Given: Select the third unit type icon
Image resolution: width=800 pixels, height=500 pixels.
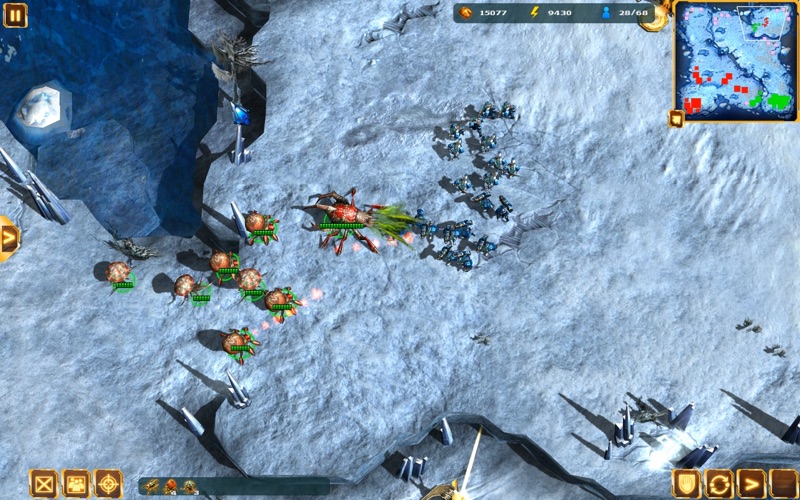Looking at the screenshot, I should (x=188, y=487).
